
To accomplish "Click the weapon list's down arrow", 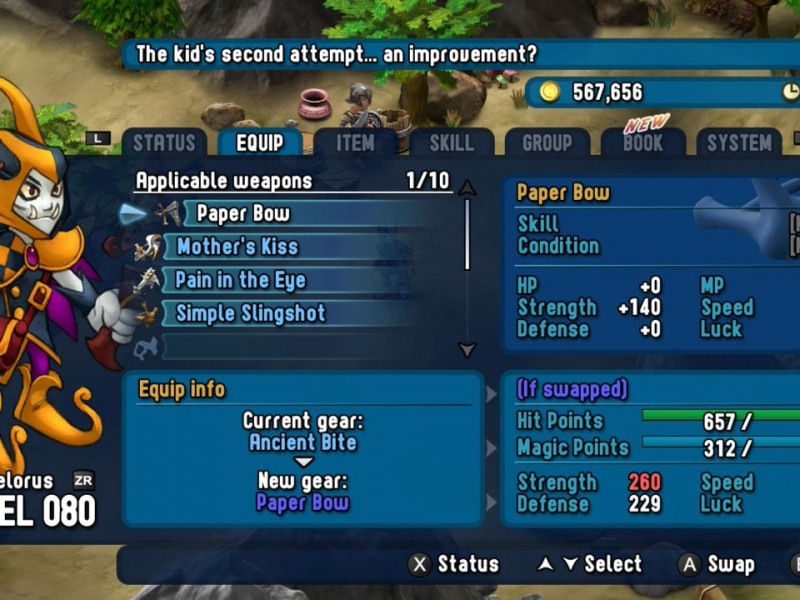I will [467, 349].
